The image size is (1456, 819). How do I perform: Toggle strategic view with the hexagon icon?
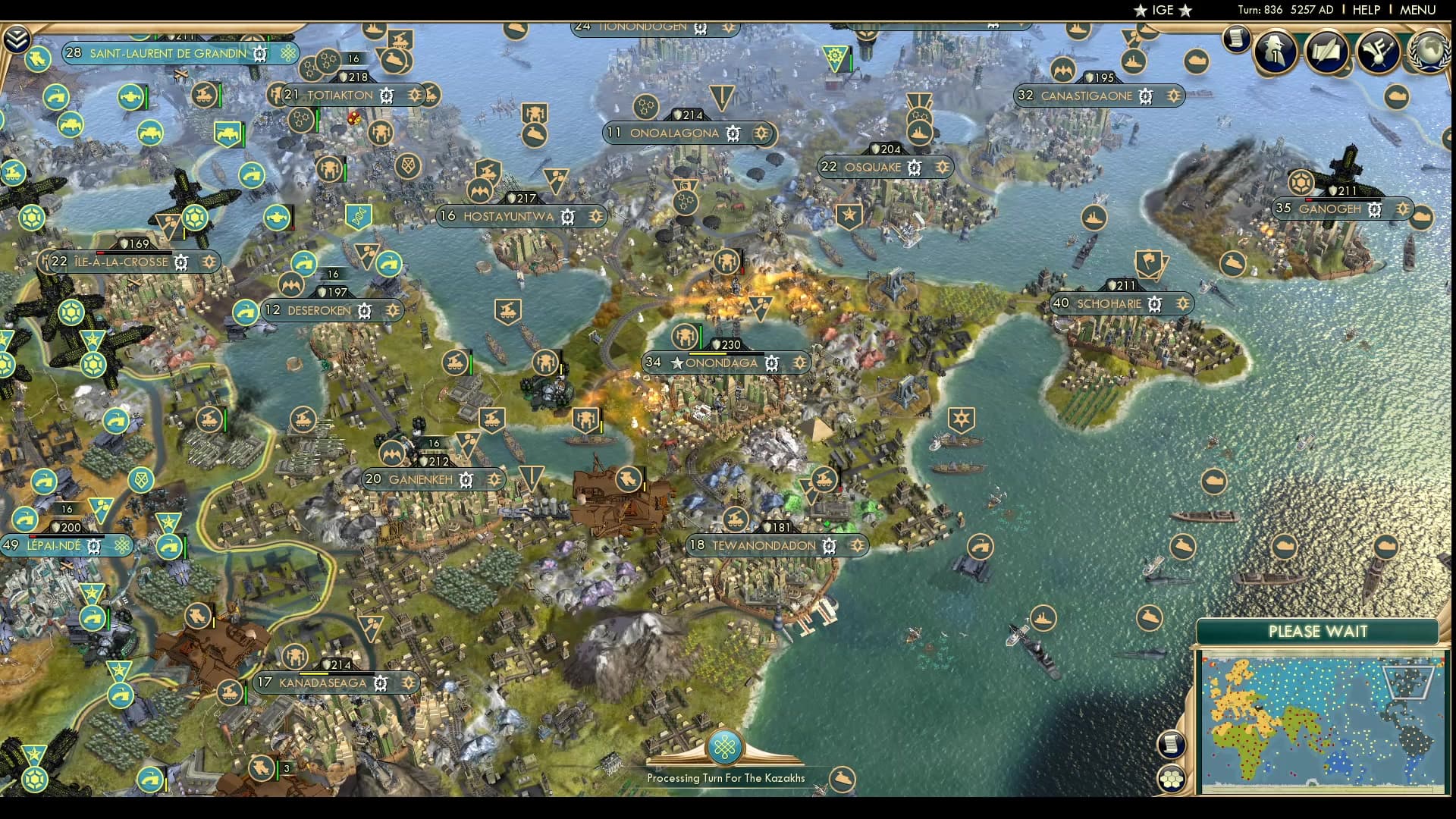point(1171,778)
